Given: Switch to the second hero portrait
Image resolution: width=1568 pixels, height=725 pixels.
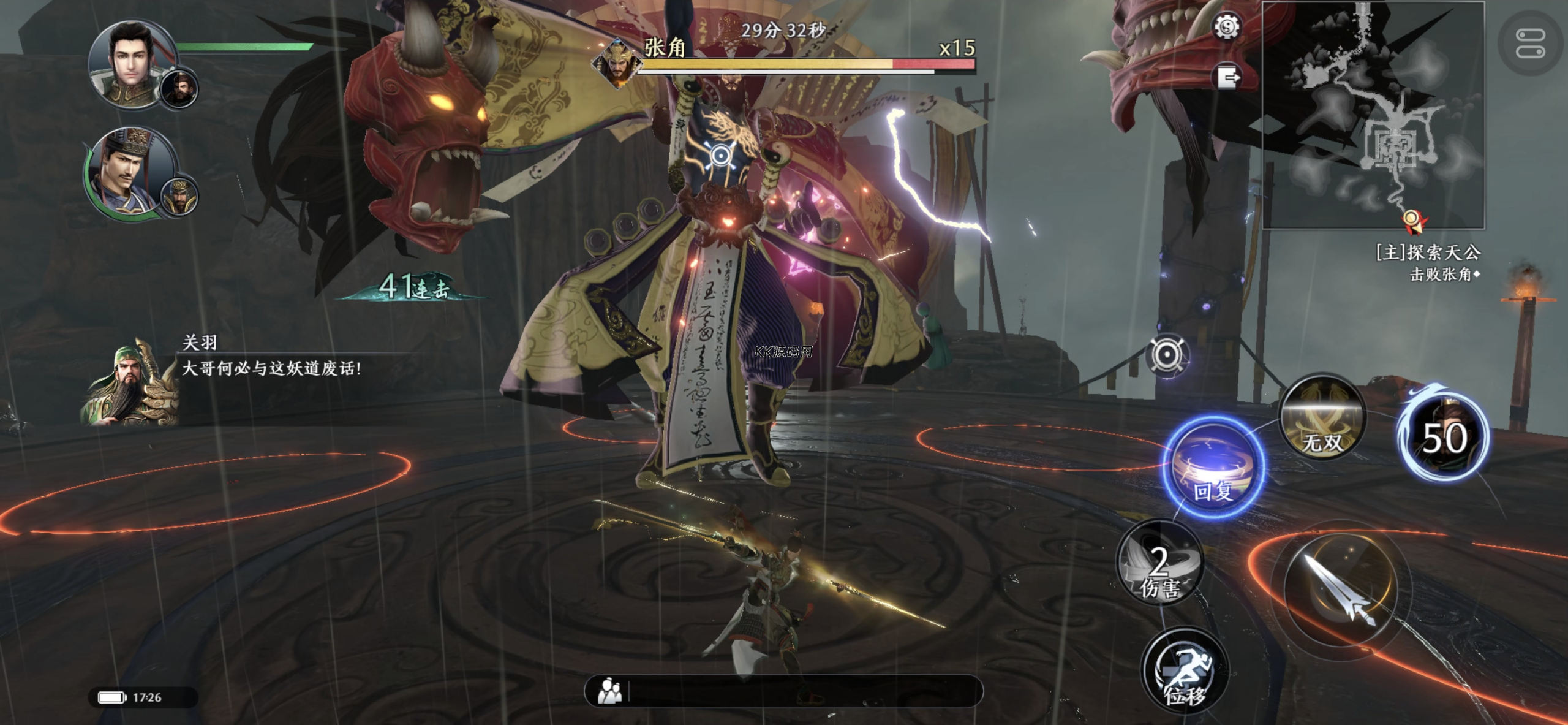Looking at the screenshot, I should pos(130,172).
